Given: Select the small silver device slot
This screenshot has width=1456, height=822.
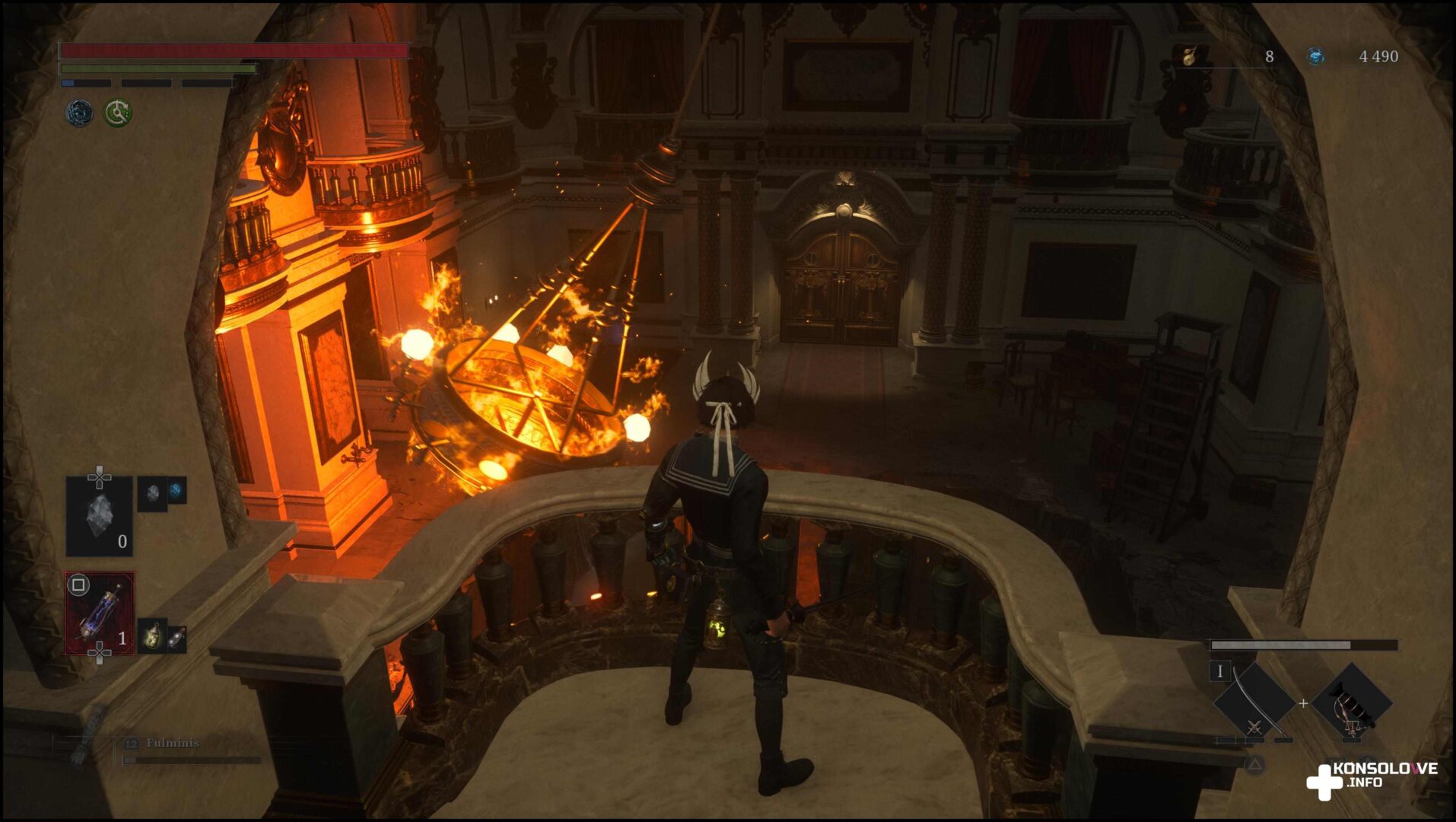Looking at the screenshot, I should 176,638.
